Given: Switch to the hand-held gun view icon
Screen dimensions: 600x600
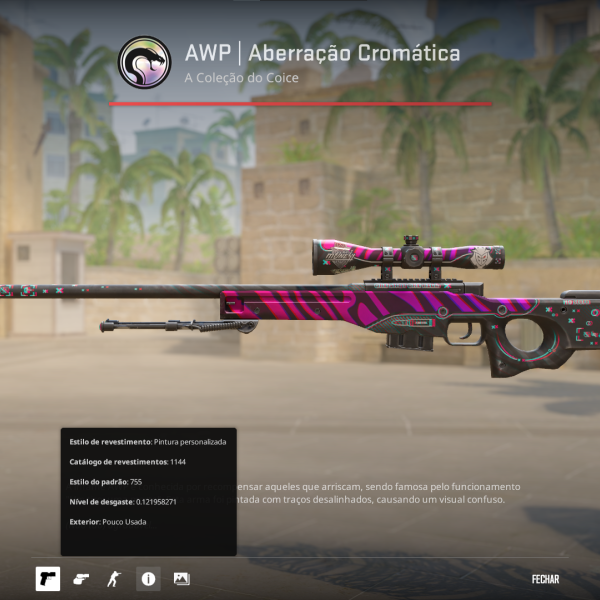Looking at the screenshot, I should pyautogui.click(x=81, y=579).
